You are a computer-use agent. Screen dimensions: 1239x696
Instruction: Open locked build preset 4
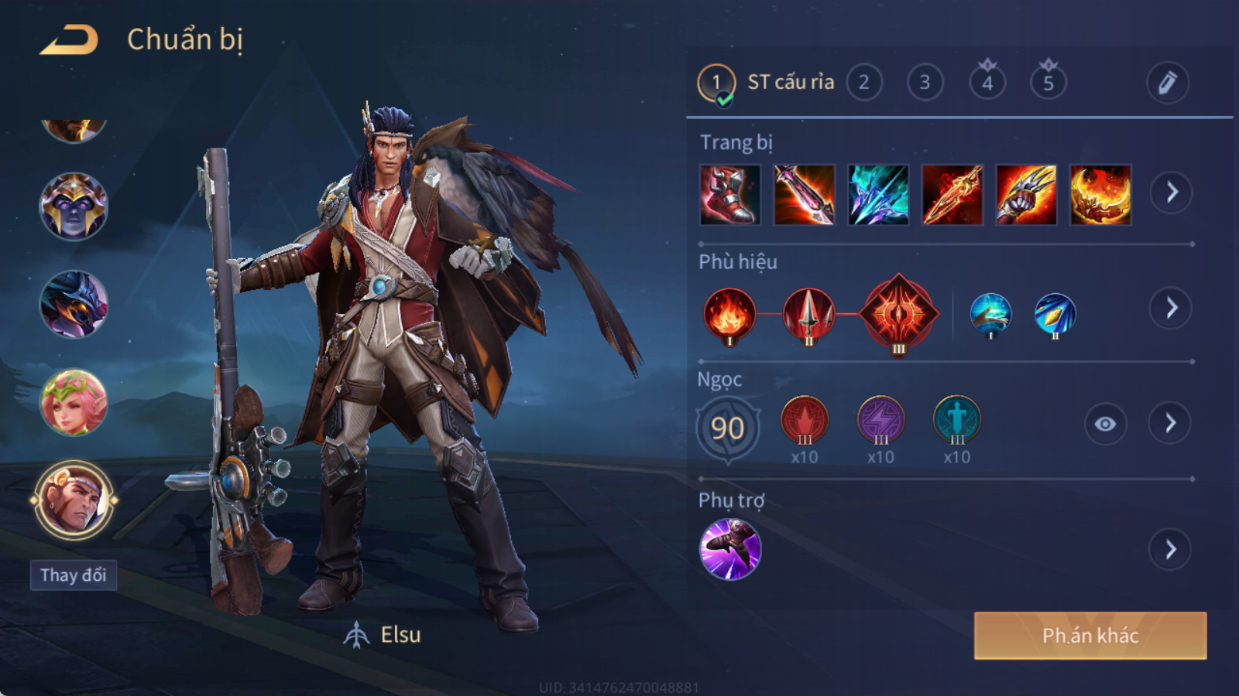tap(987, 82)
